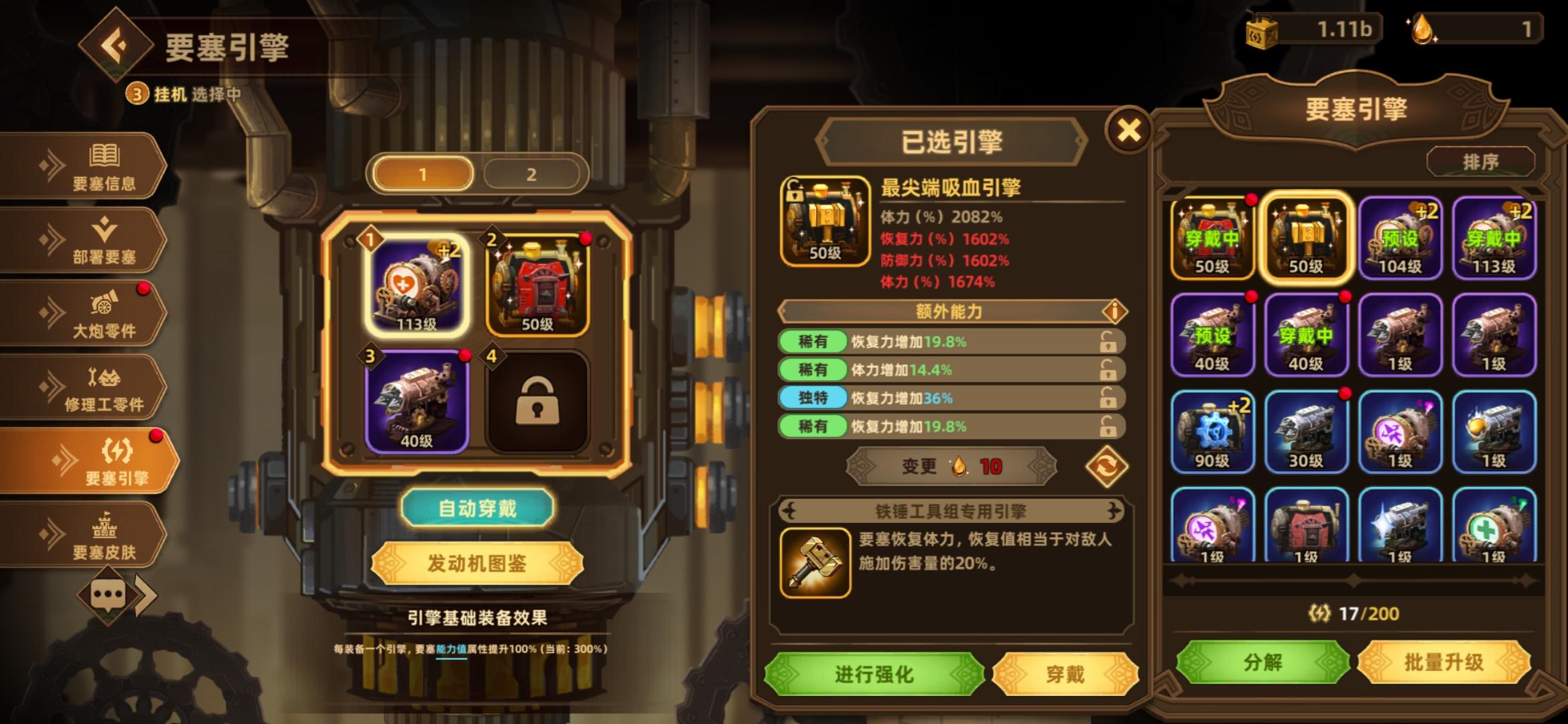Select engine preset tab 1
This screenshot has height=724, width=1568.
coord(422,173)
